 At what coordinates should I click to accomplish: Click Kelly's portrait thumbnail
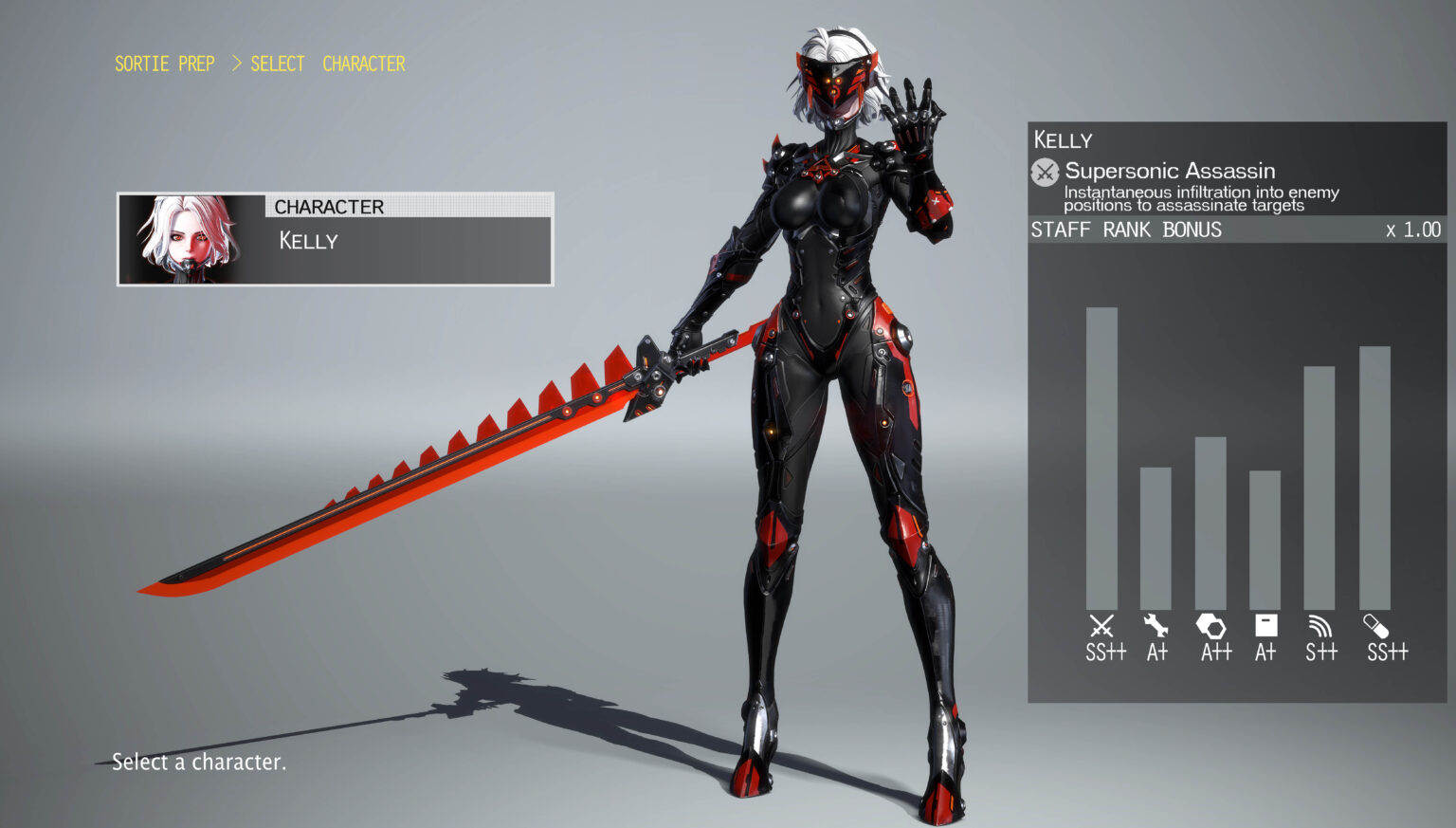point(187,238)
